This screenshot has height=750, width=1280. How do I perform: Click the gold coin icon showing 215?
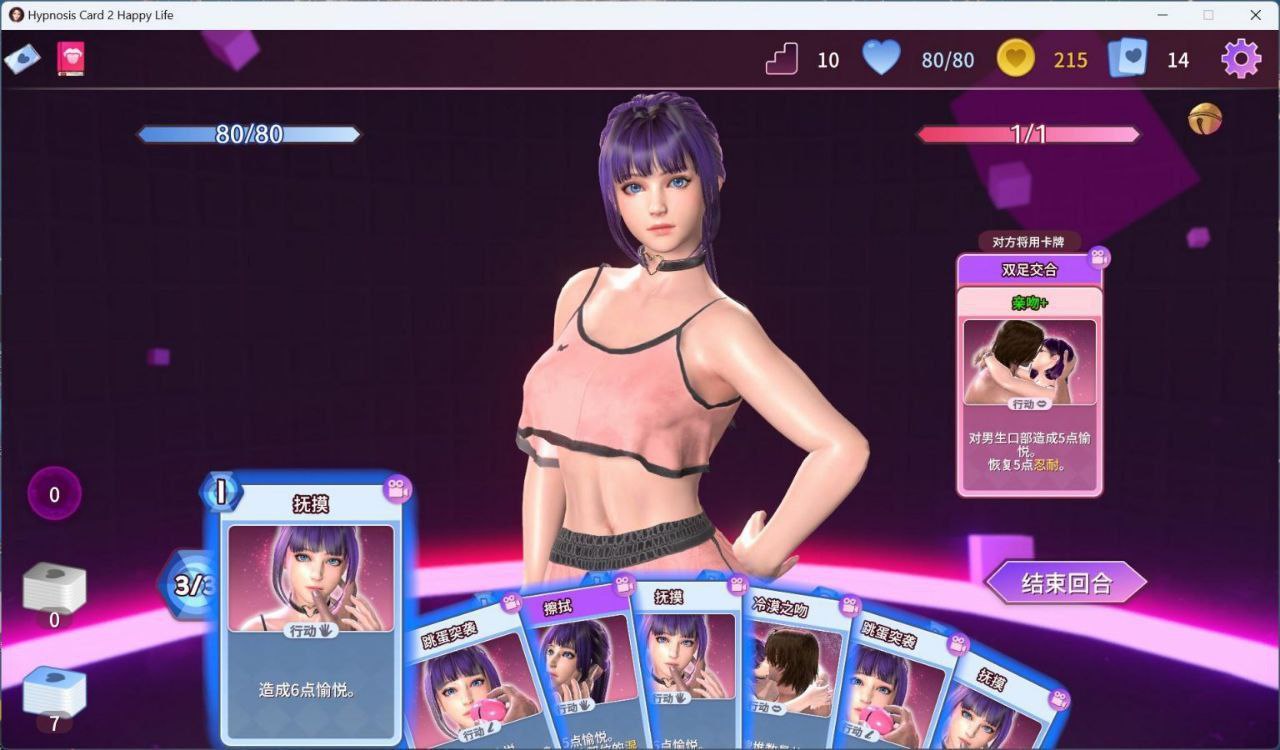[1016, 59]
